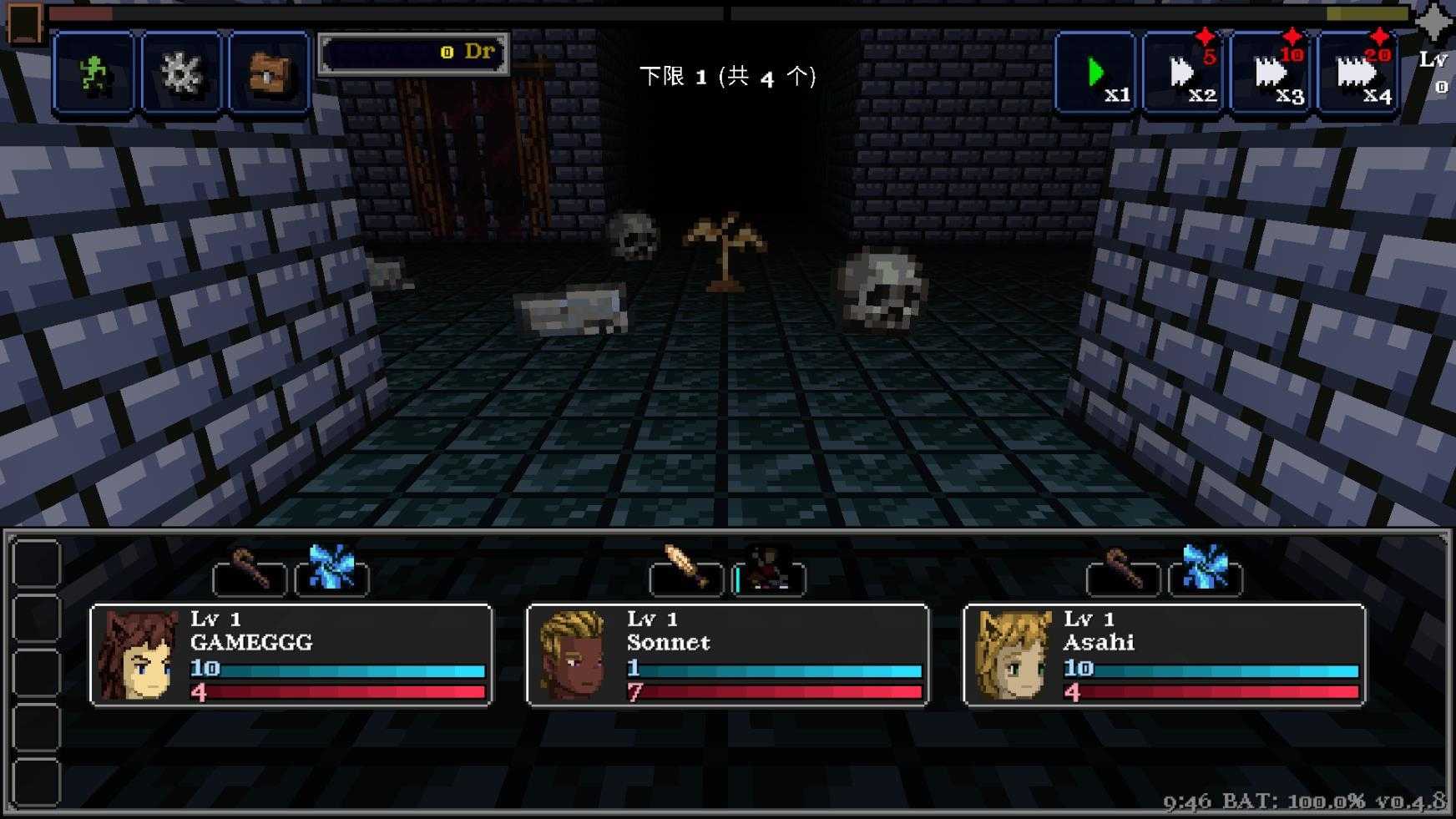Click Sonnet's sword weapon slot
The height and width of the screenshot is (819, 1456).
(x=686, y=574)
